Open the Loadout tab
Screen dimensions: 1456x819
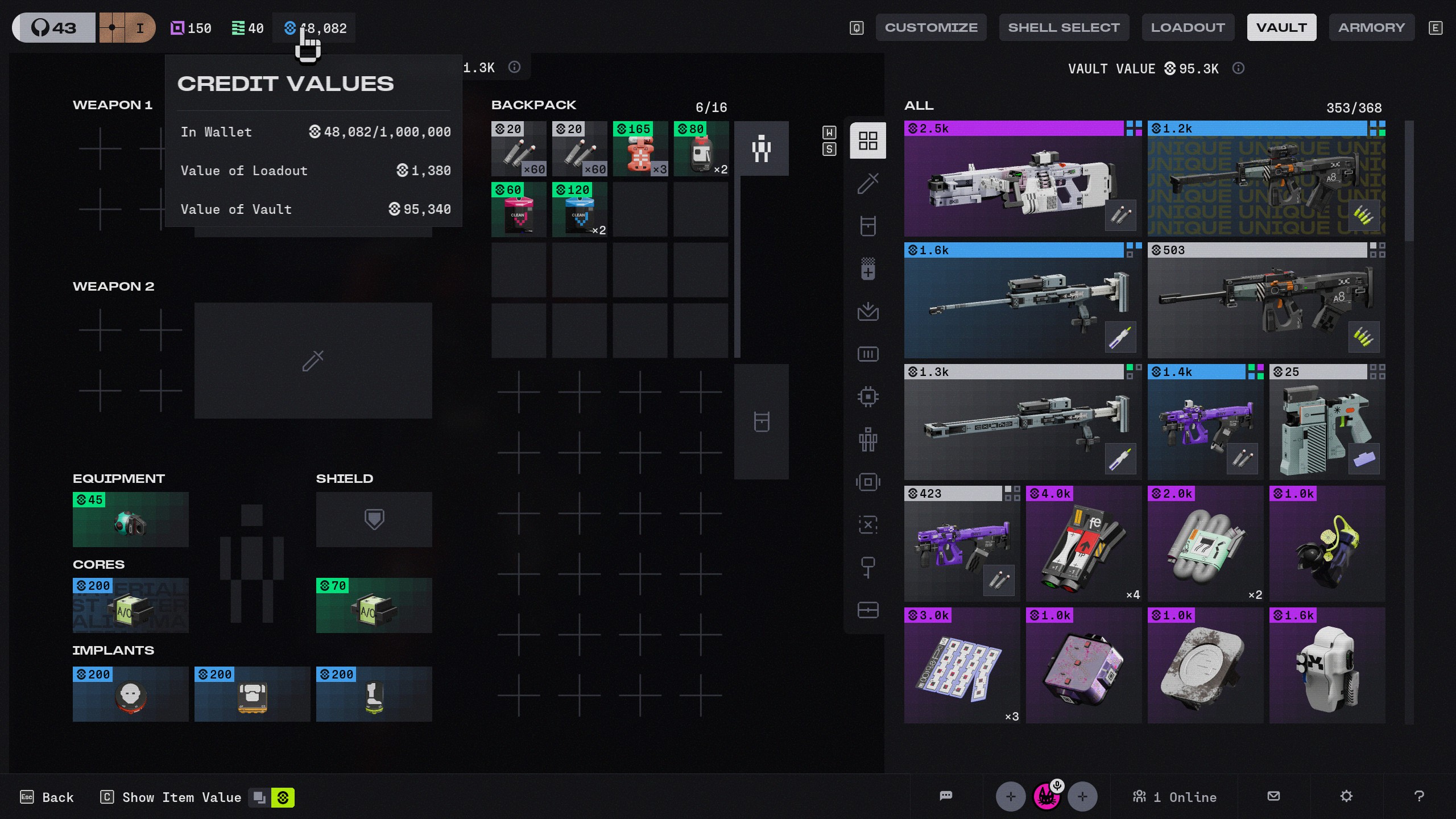[x=1188, y=27]
